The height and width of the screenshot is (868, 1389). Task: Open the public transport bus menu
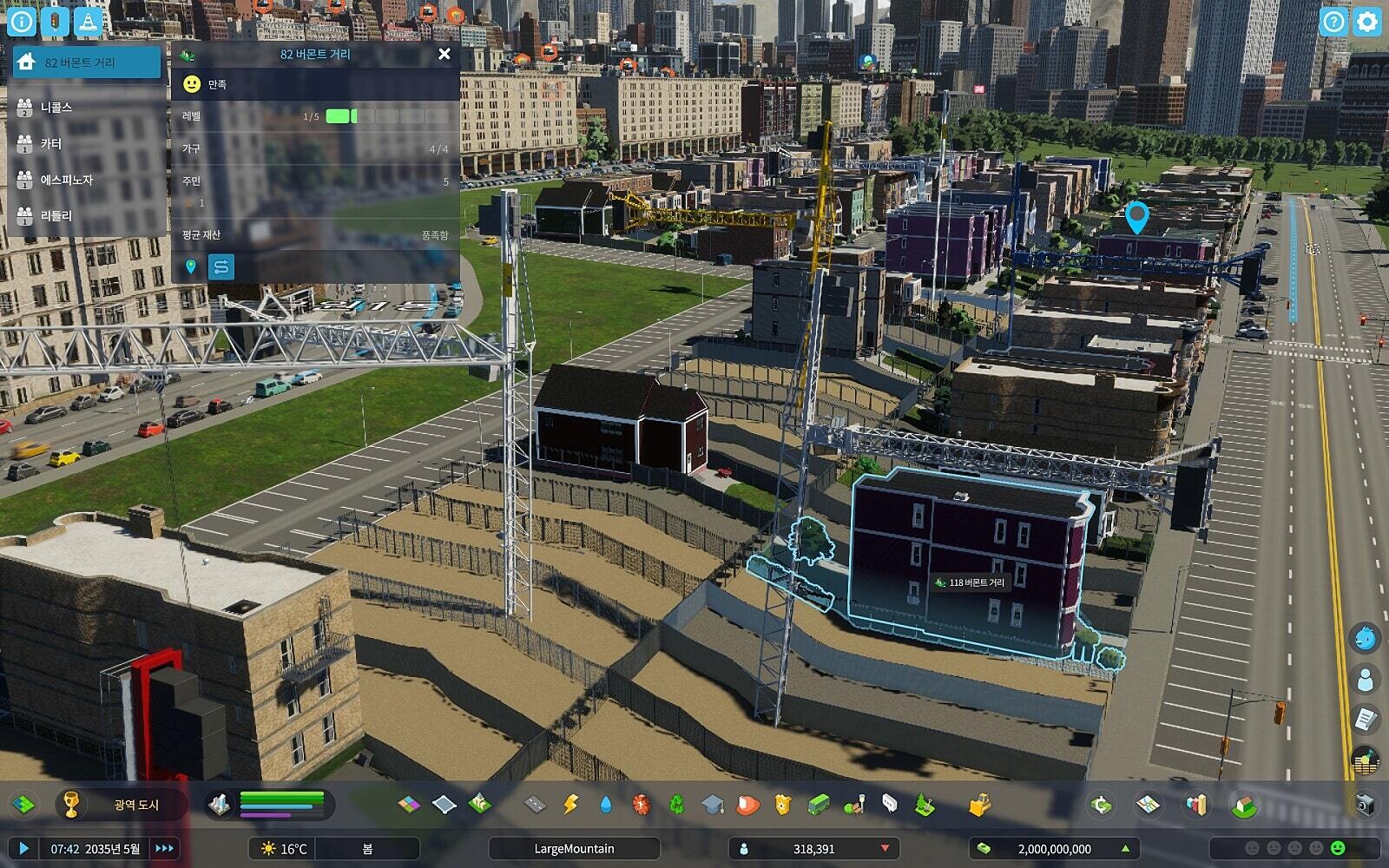(819, 805)
